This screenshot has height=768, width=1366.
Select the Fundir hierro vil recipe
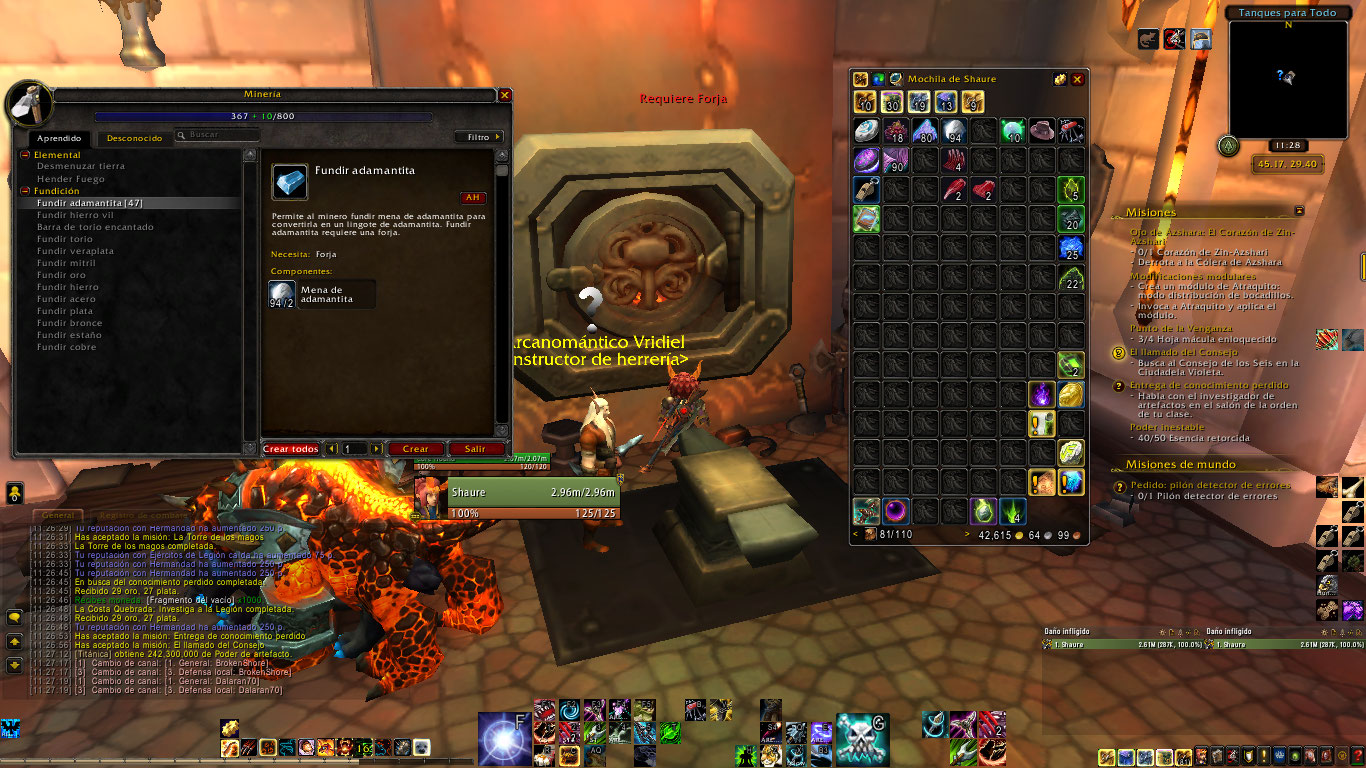click(x=75, y=215)
